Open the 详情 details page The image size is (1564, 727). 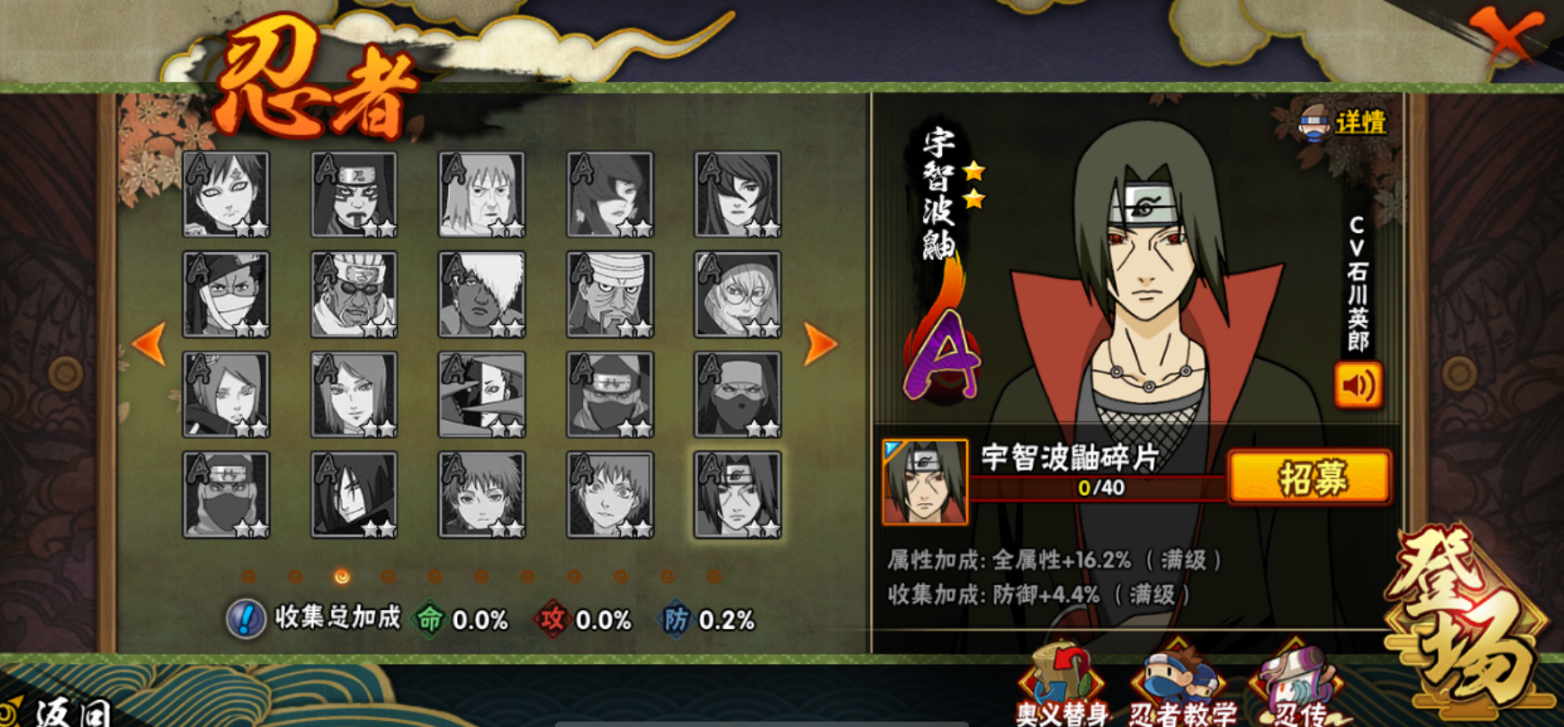point(1345,123)
